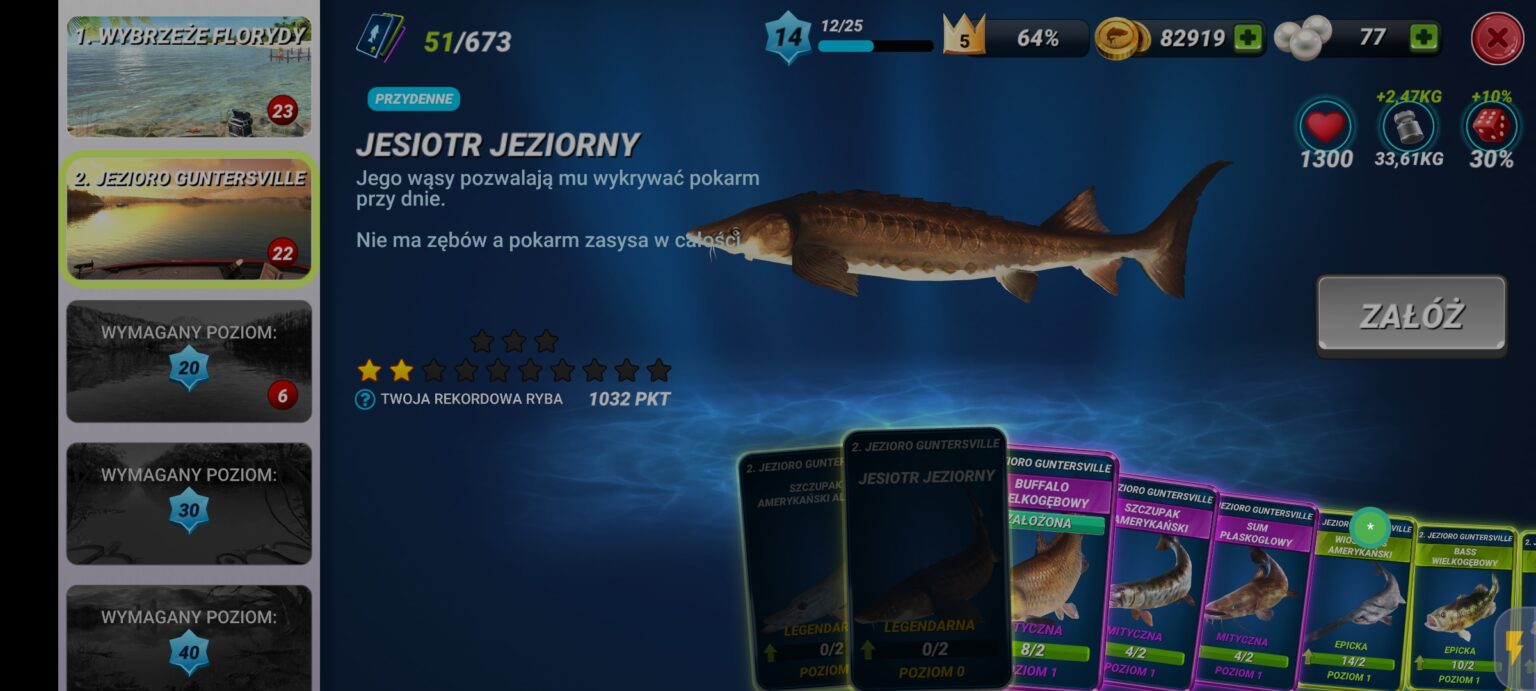Image resolution: width=1536 pixels, height=691 pixels.
Task: Choose the Jezioro Guntersville location
Action: pos(189,220)
